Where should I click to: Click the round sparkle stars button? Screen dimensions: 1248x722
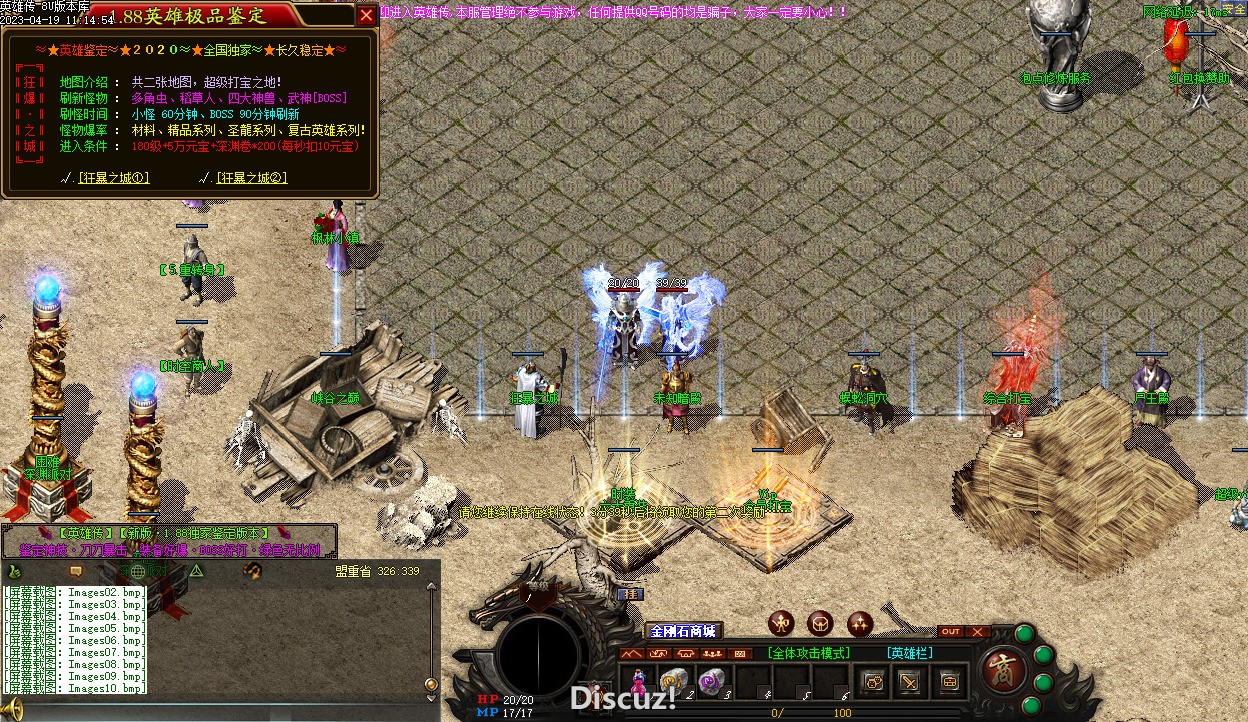point(860,624)
